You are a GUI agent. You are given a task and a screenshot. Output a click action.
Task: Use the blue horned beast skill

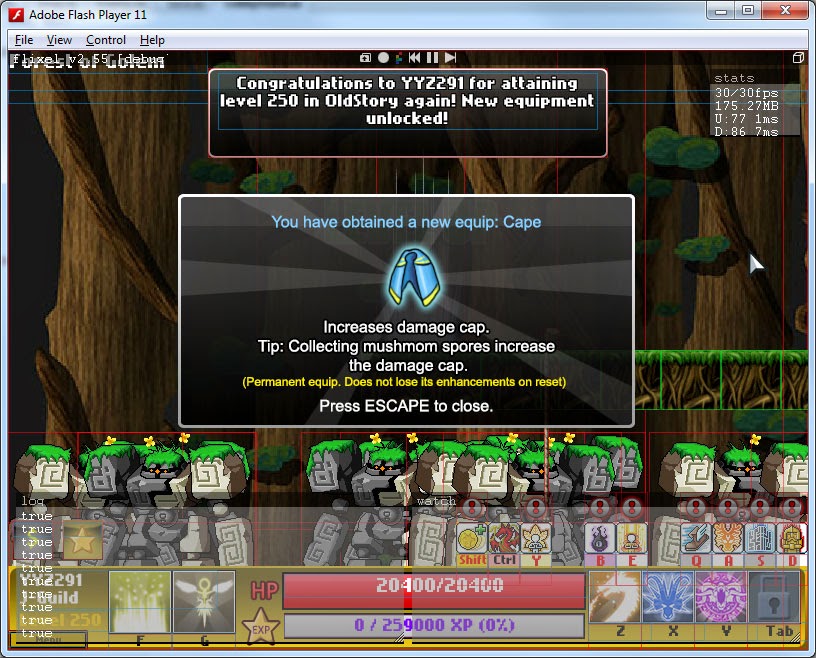pos(667,597)
